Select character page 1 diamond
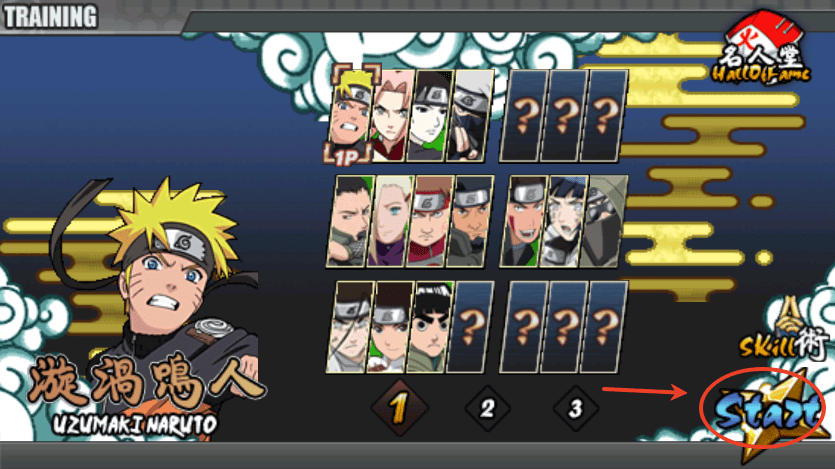Screen dimensions: 835x469 point(399,408)
